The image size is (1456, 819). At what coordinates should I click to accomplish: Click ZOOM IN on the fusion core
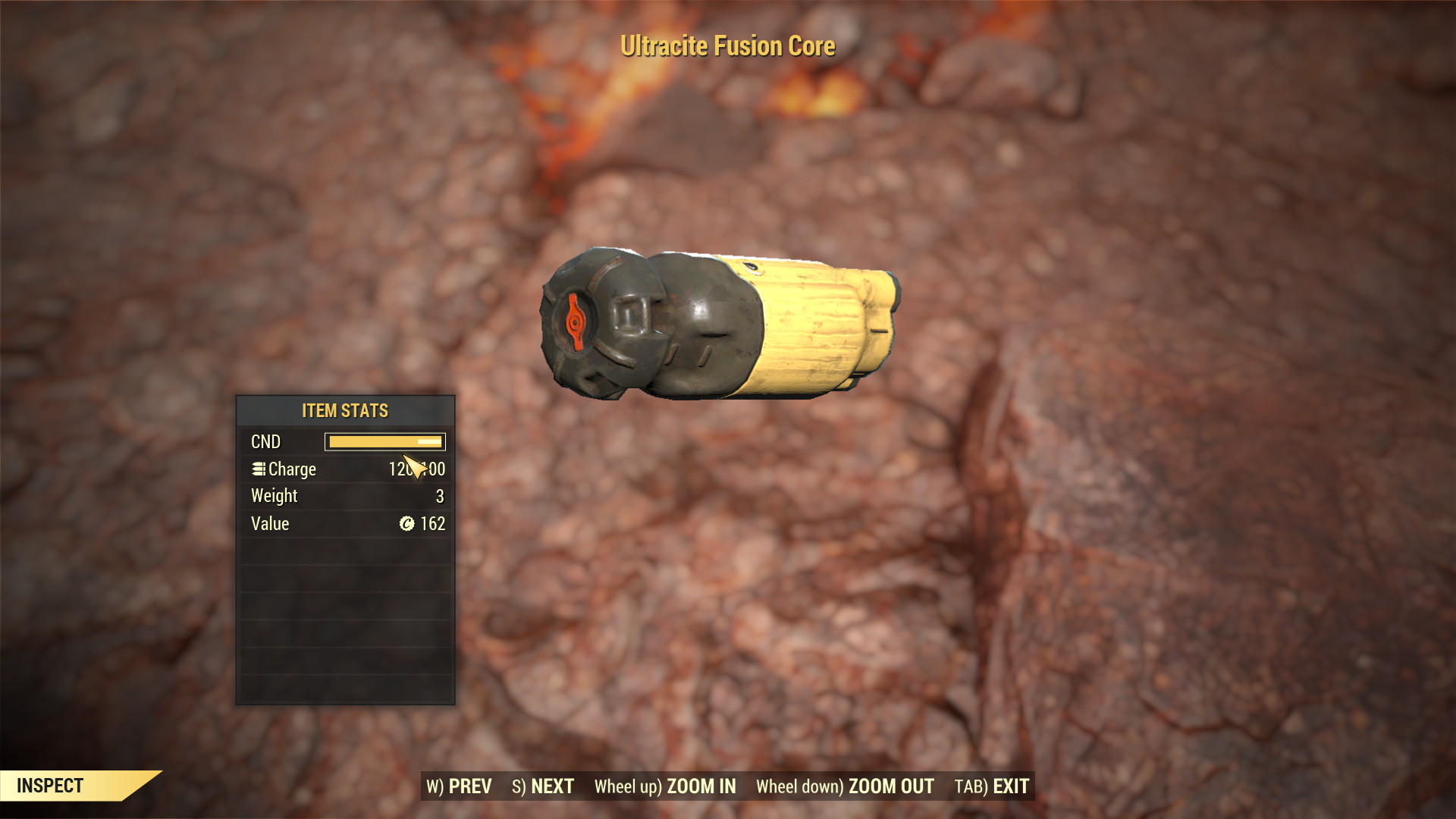tap(665, 786)
